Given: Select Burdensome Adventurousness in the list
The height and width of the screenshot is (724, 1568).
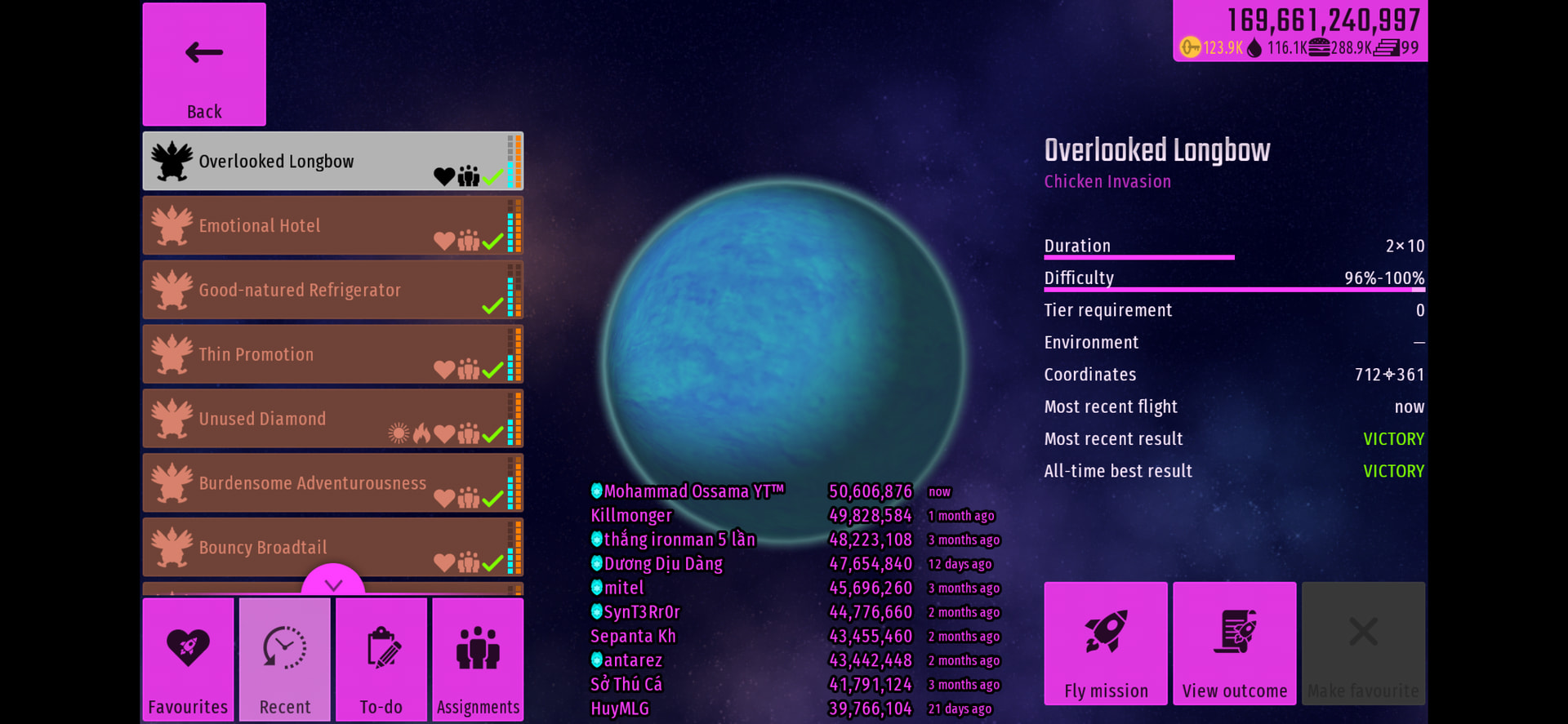Looking at the screenshot, I should pyautogui.click(x=332, y=483).
